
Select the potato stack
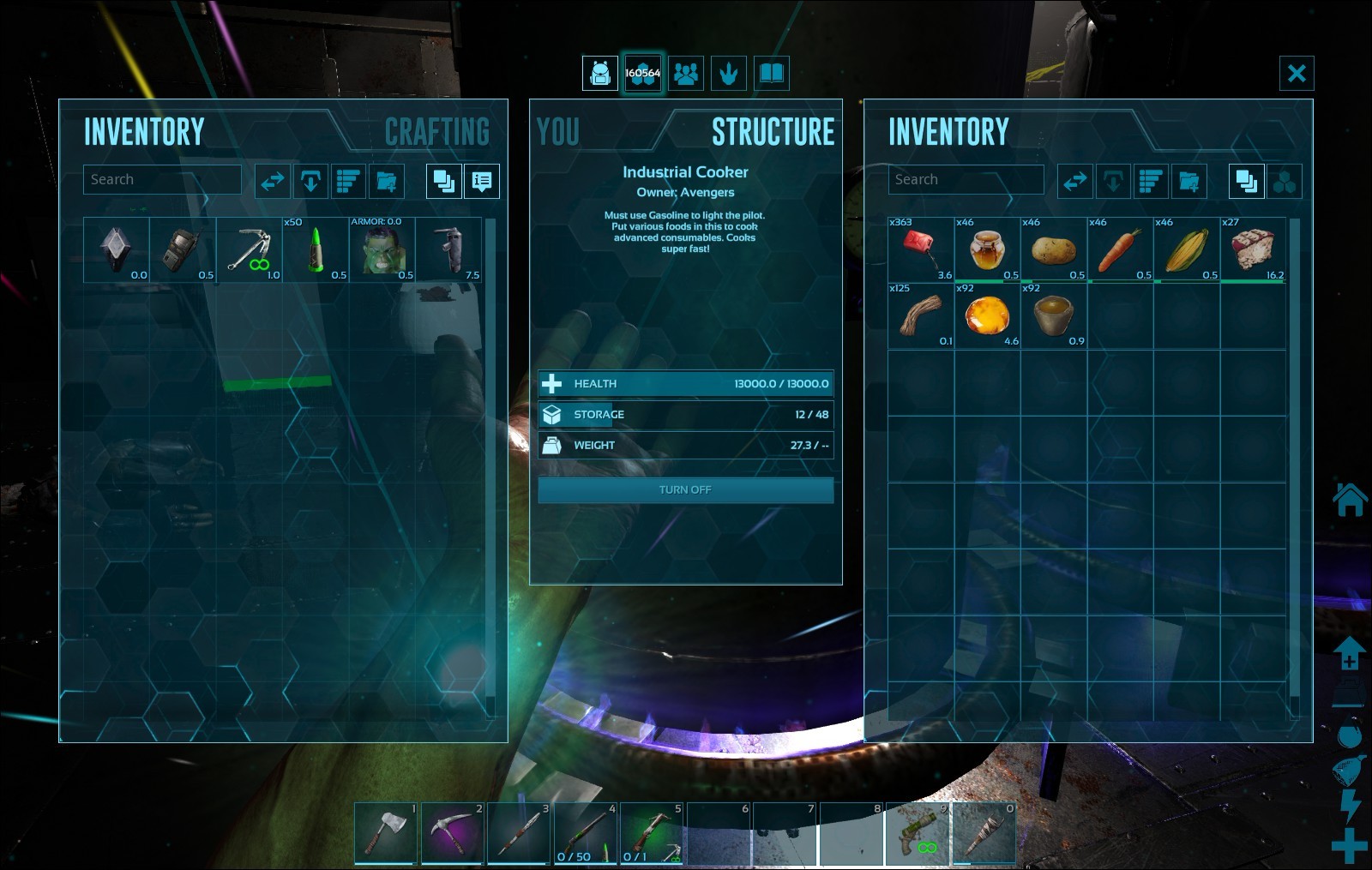pos(1054,249)
